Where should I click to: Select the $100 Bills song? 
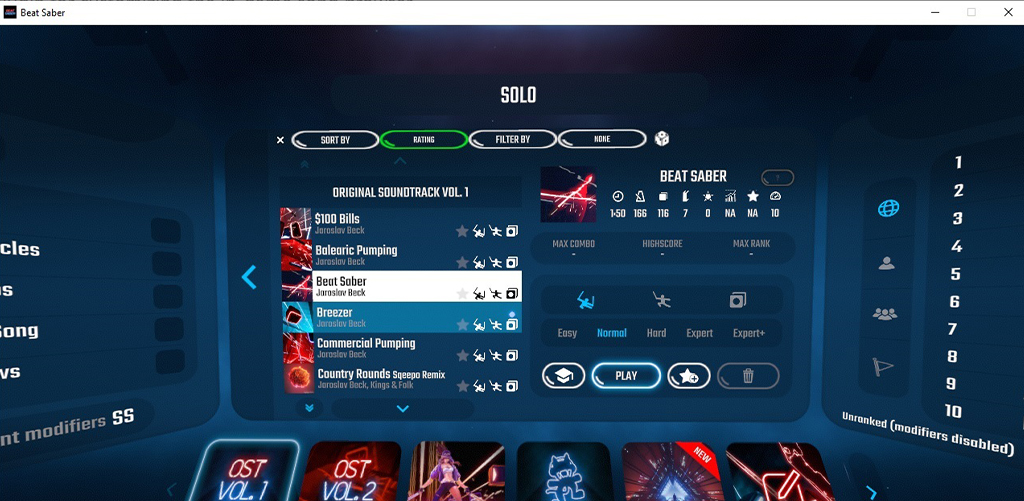380,224
